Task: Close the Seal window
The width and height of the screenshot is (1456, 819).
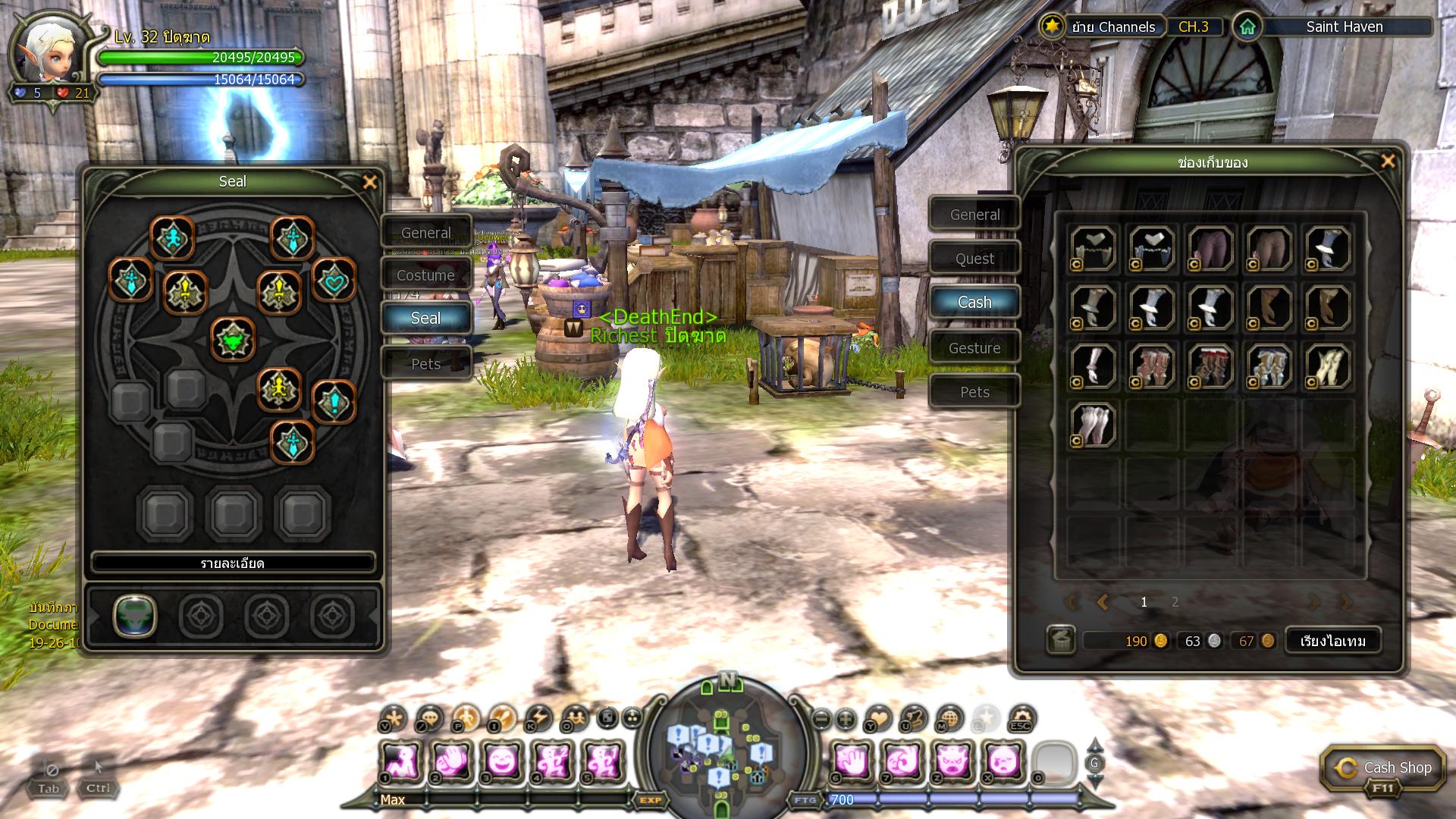Action: (x=369, y=182)
